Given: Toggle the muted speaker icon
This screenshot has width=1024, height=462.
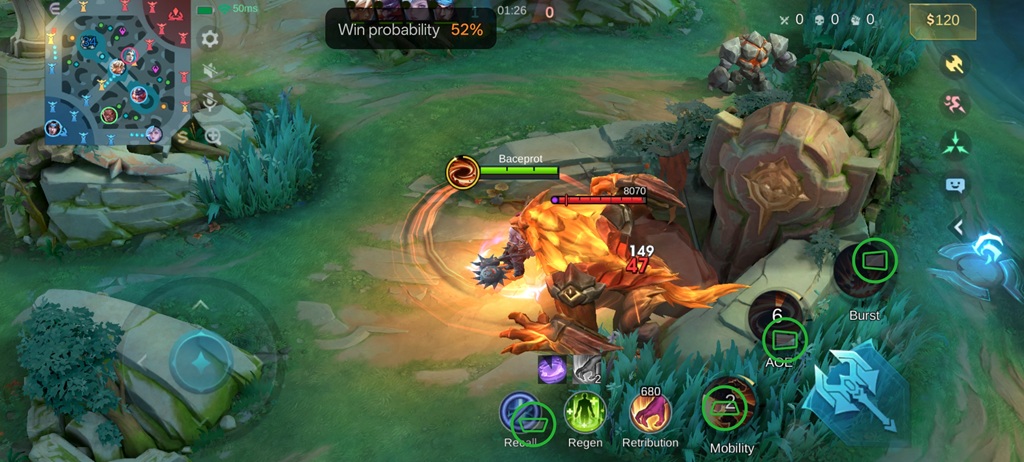Looking at the screenshot, I should (211, 70).
